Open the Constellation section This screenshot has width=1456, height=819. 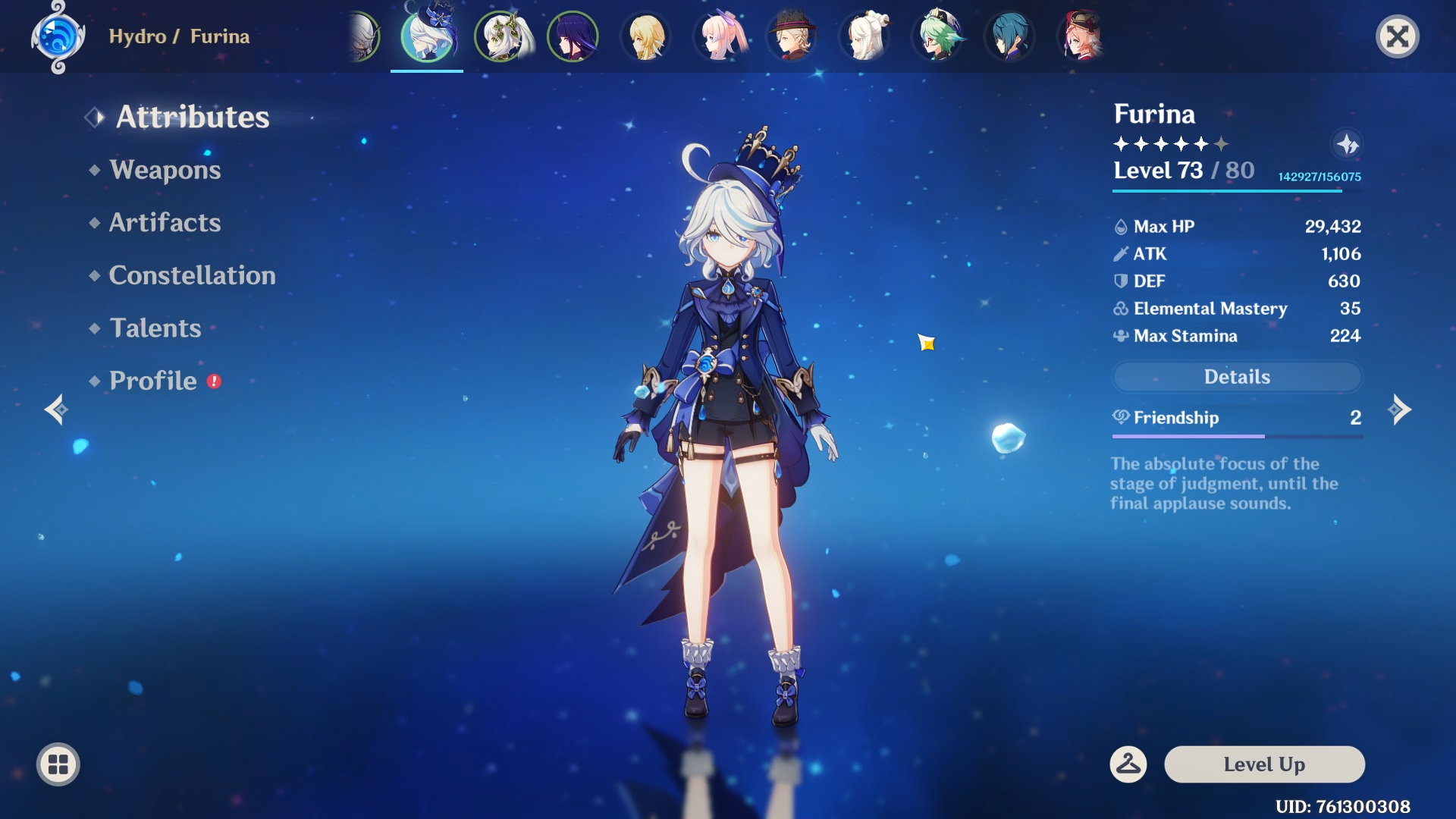193,275
